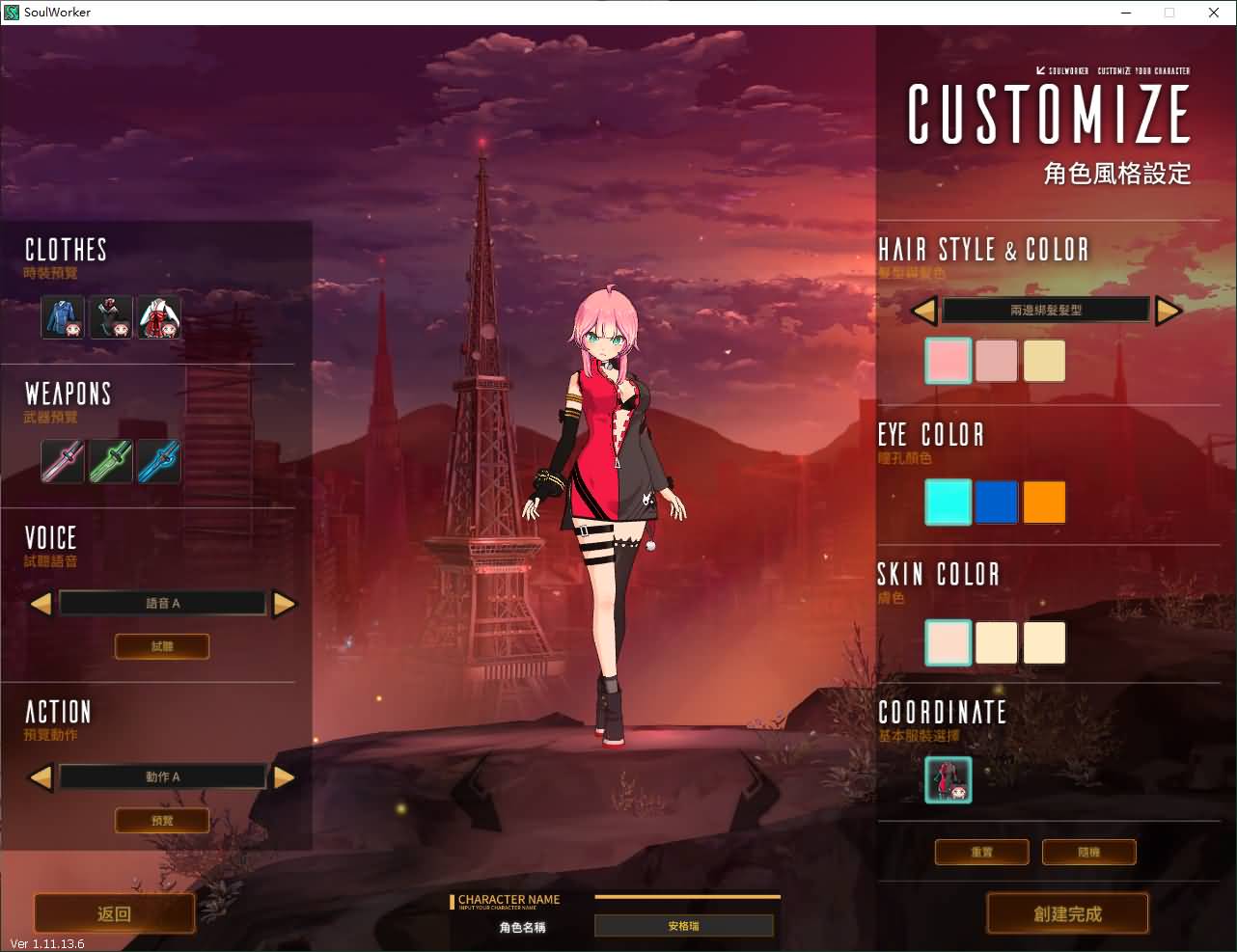Select the next hair style arrow

click(x=1168, y=311)
